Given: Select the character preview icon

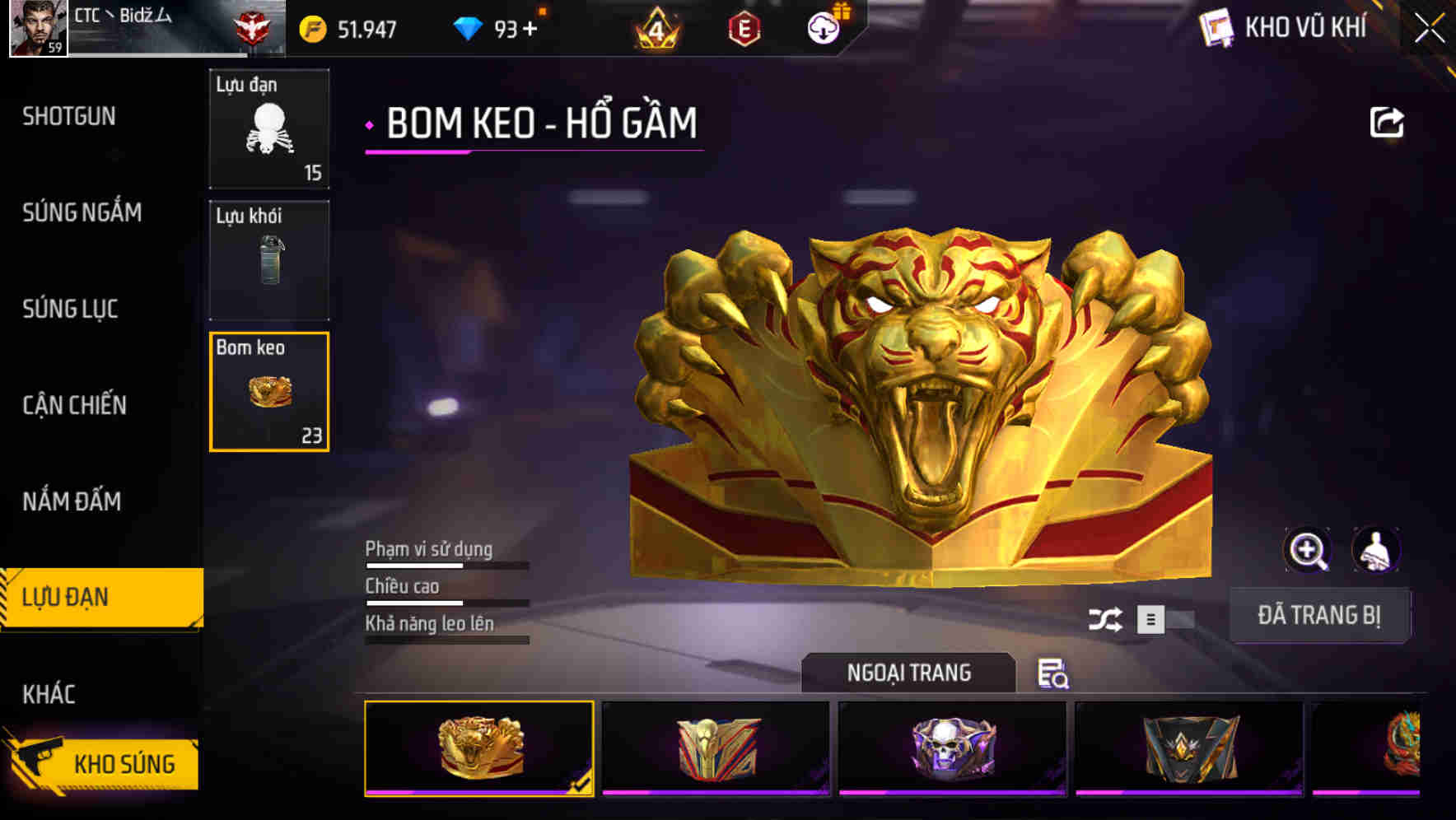Looking at the screenshot, I should click(x=1378, y=550).
